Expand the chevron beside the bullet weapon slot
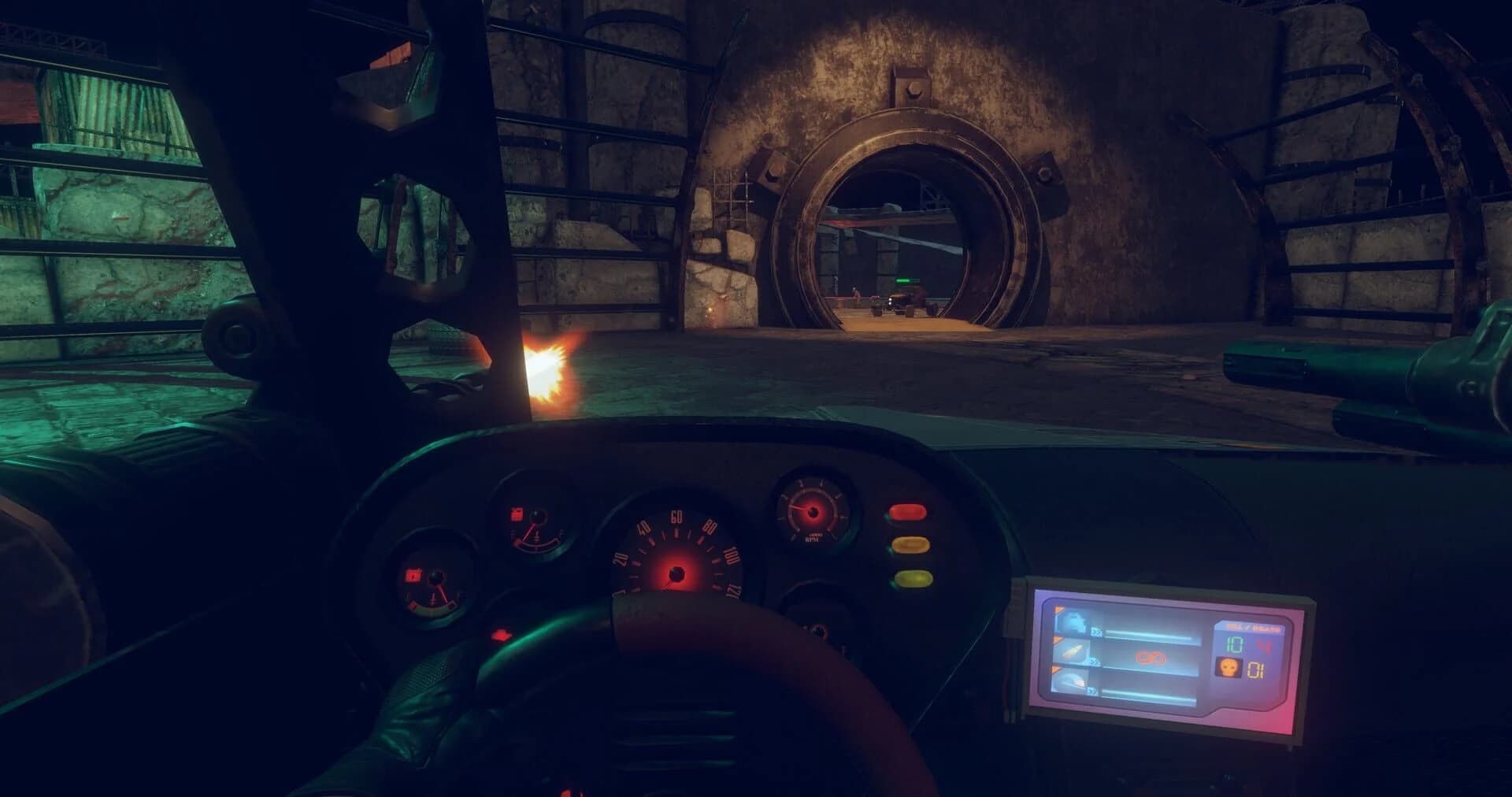 (x=1095, y=662)
